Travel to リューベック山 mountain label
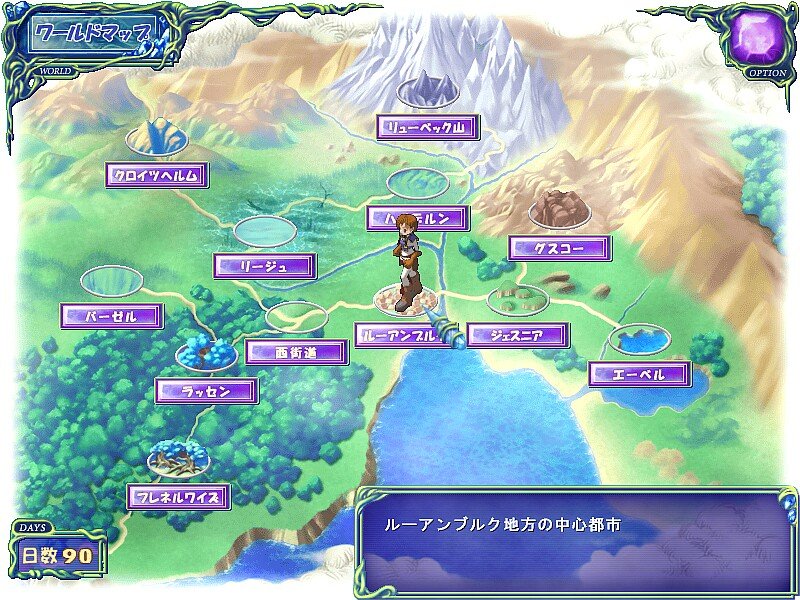The width and height of the screenshot is (800, 600). pyautogui.click(x=428, y=127)
